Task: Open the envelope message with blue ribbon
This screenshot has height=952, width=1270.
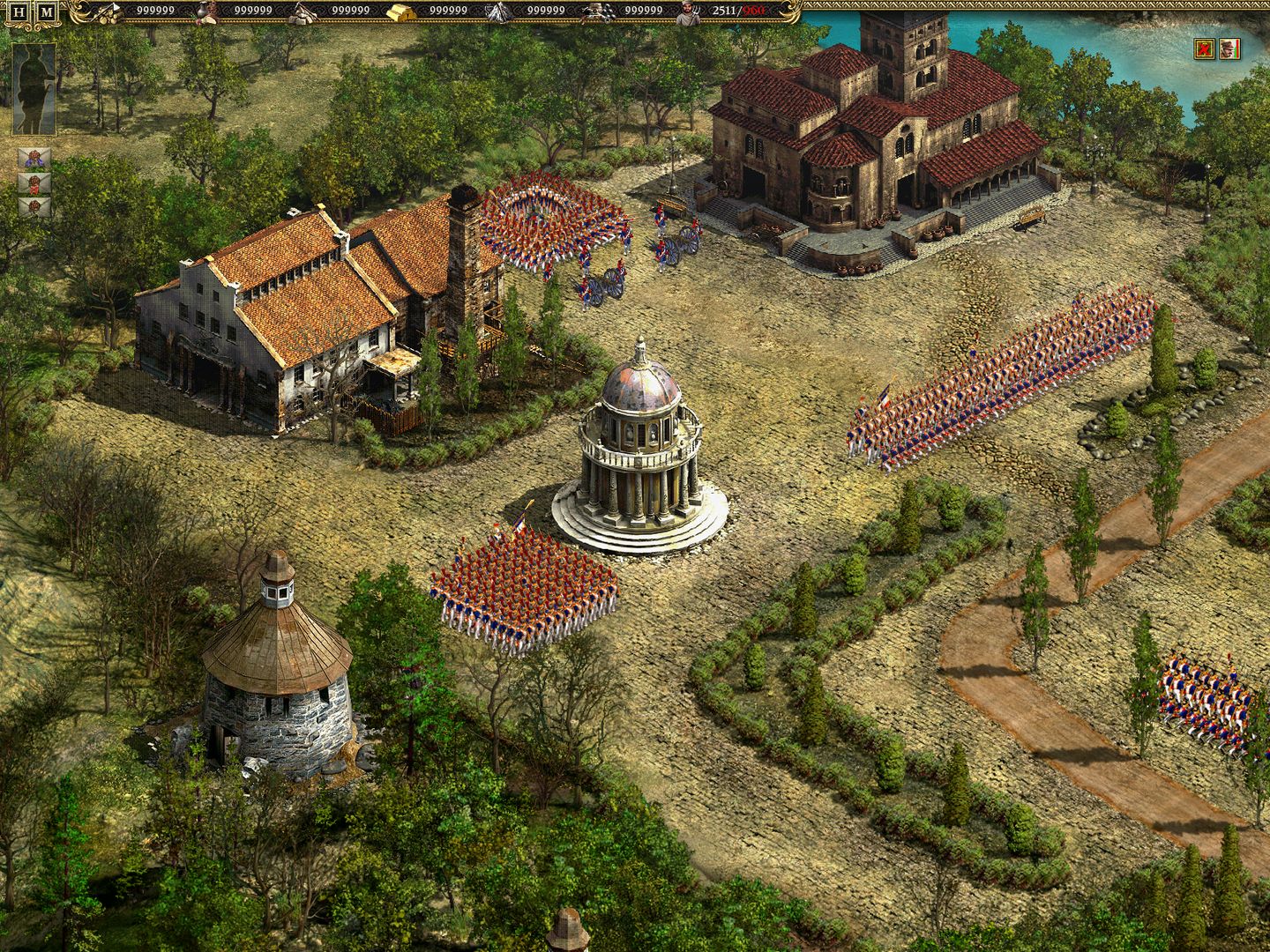Action: 34,157
